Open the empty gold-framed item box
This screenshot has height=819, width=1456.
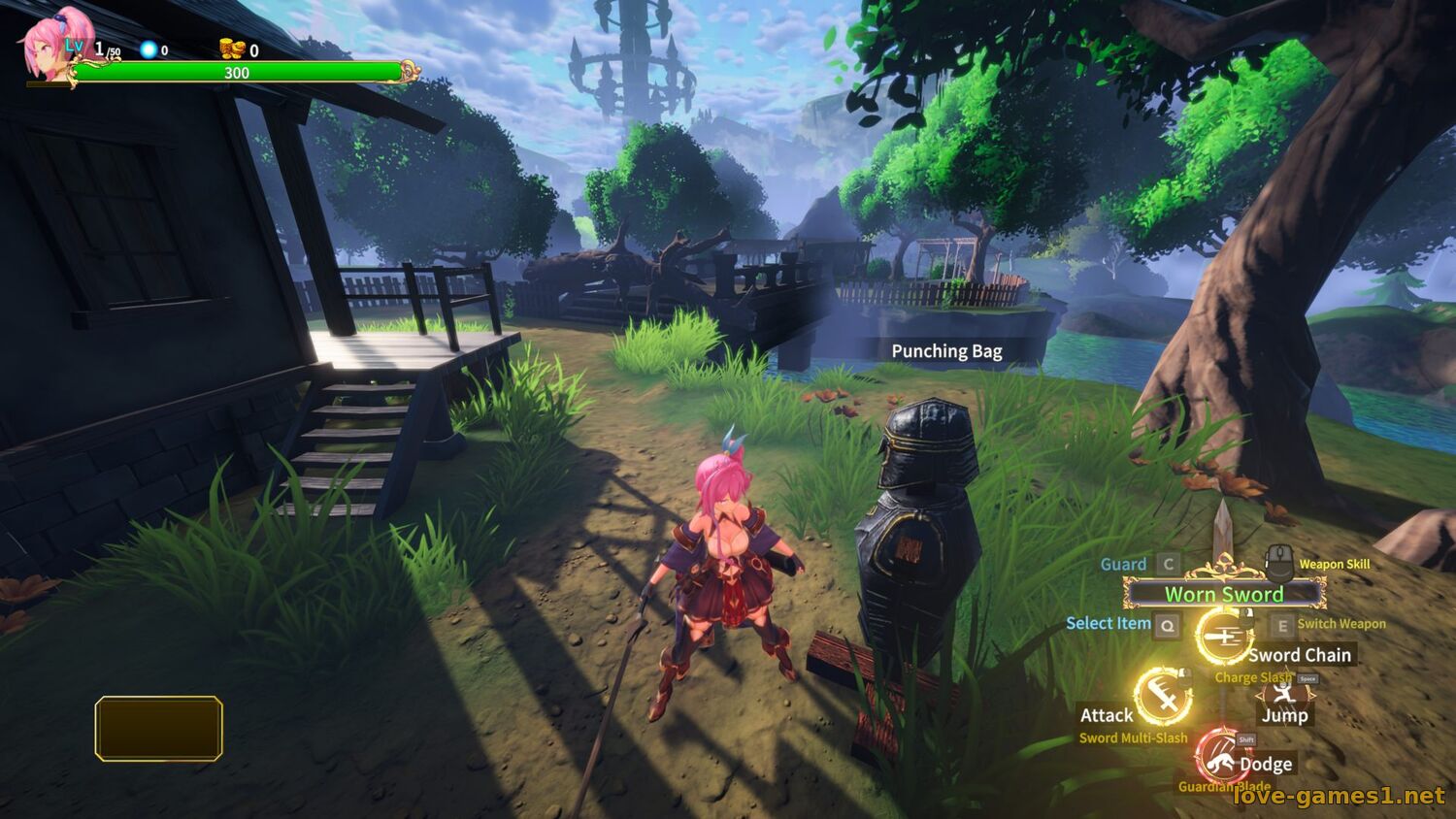pos(159,728)
